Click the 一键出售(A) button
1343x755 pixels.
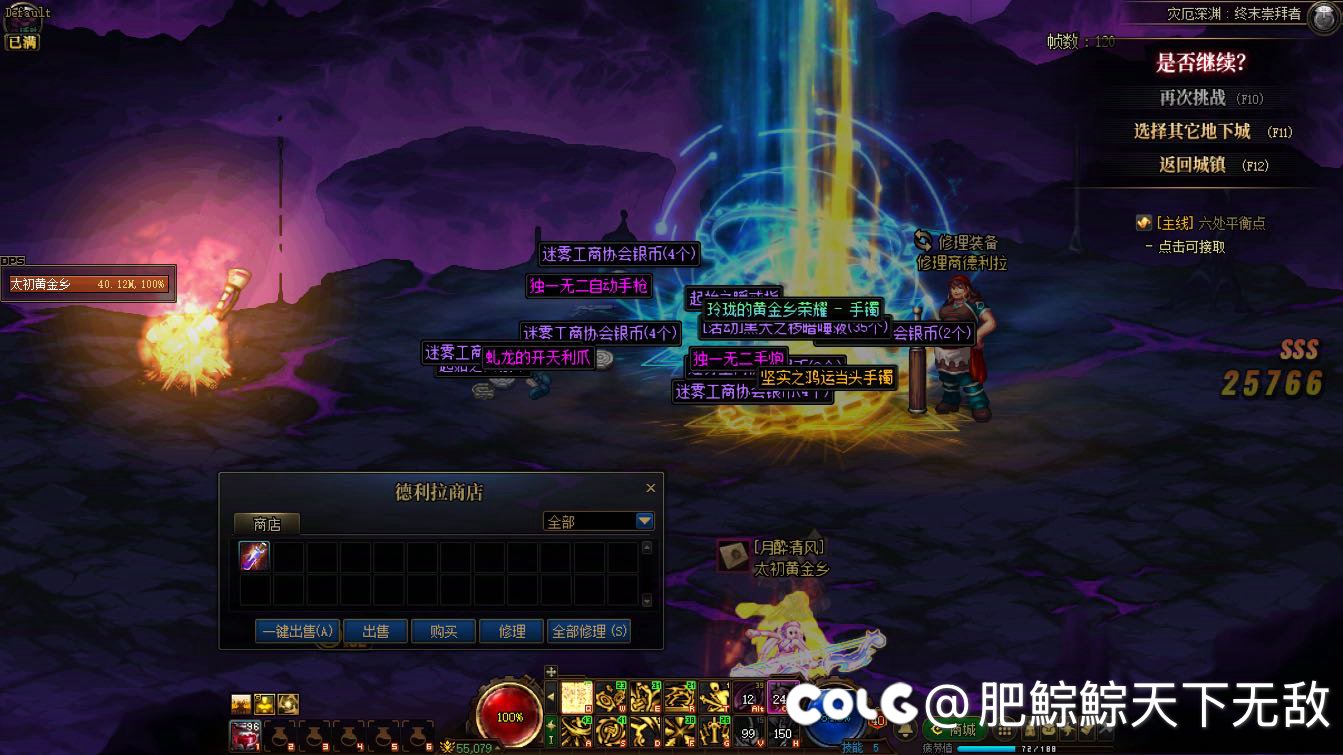pos(298,631)
